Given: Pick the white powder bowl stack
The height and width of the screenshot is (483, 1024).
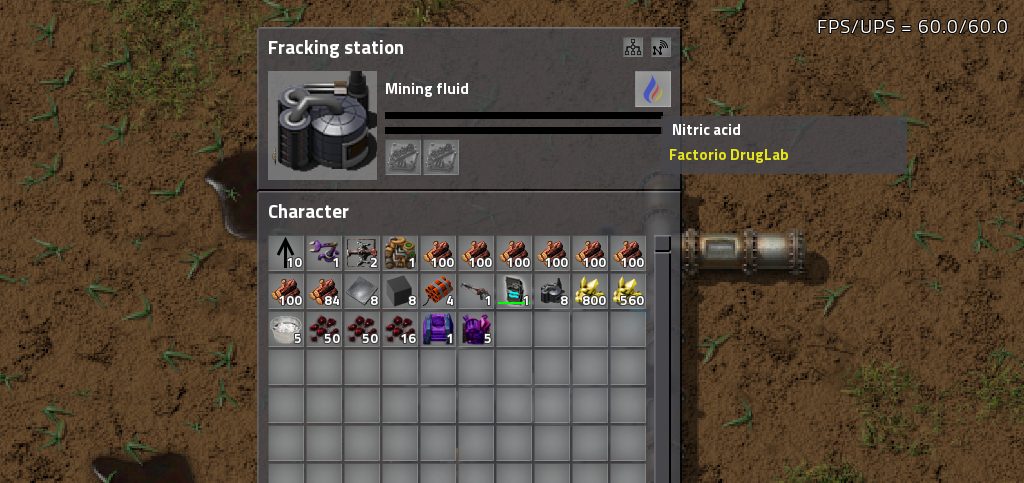Looking at the screenshot, I should click(x=286, y=328).
